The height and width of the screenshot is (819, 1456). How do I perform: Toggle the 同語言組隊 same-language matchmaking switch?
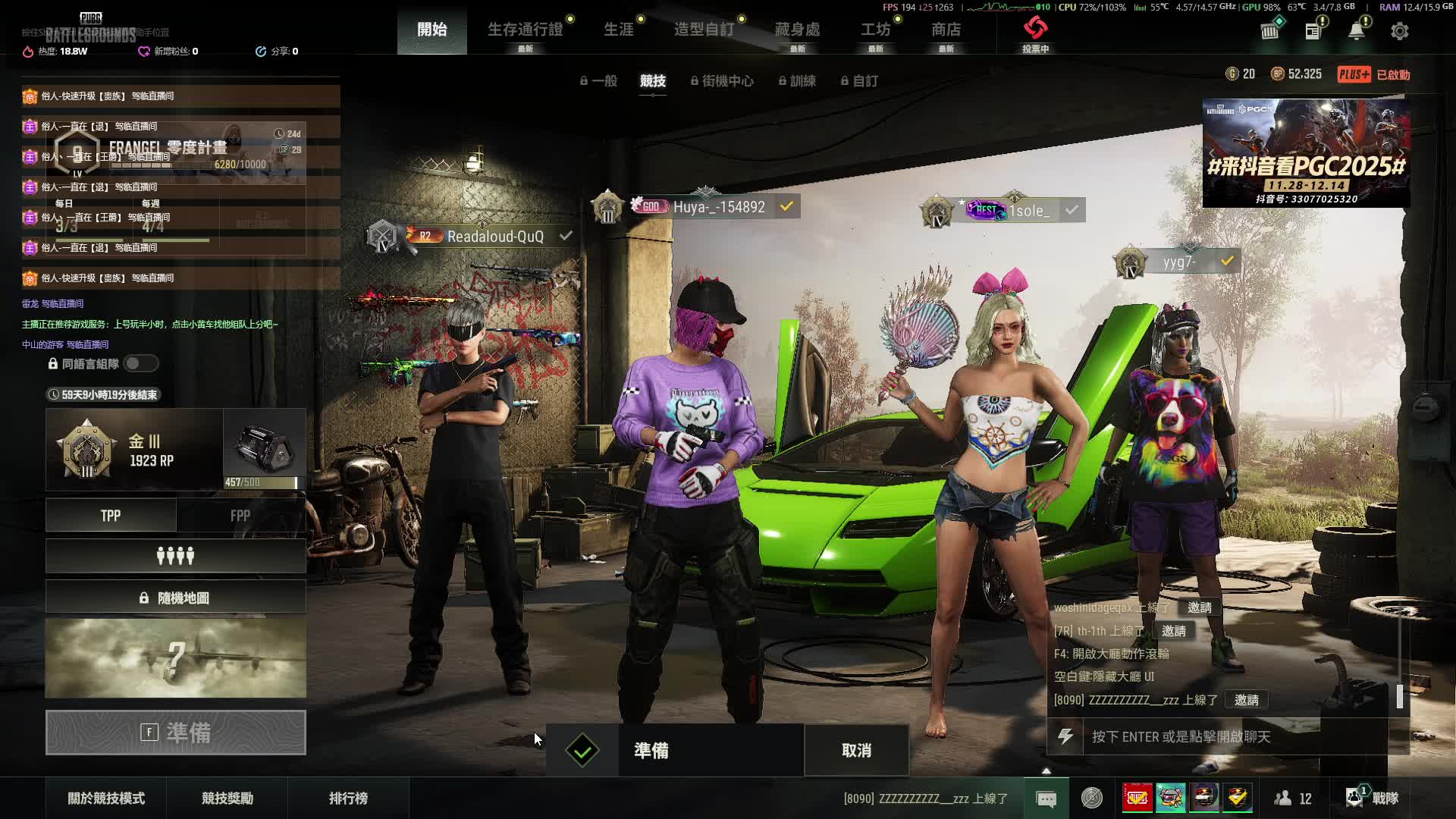coord(141,364)
